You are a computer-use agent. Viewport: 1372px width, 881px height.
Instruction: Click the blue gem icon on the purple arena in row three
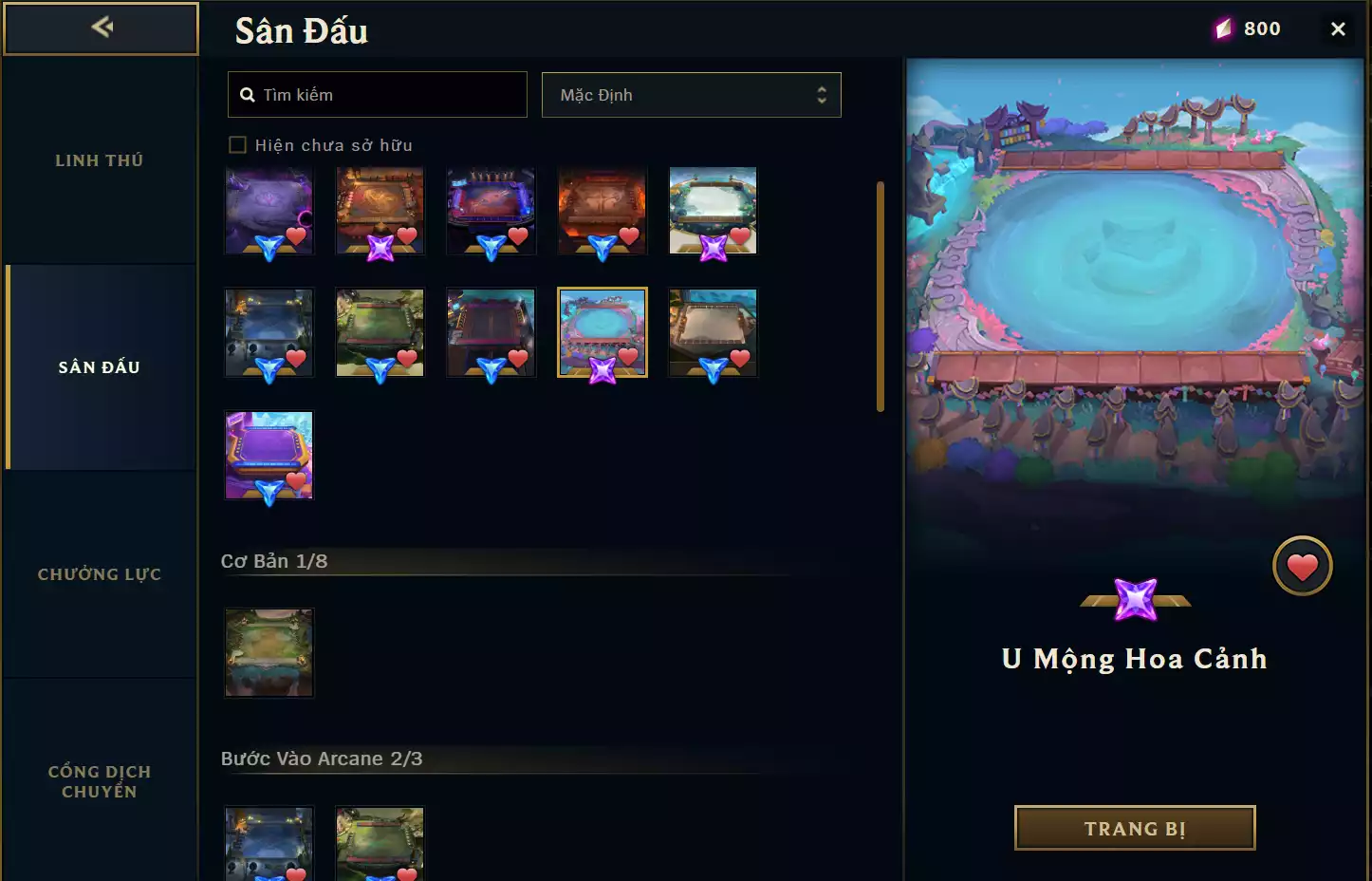[269, 492]
